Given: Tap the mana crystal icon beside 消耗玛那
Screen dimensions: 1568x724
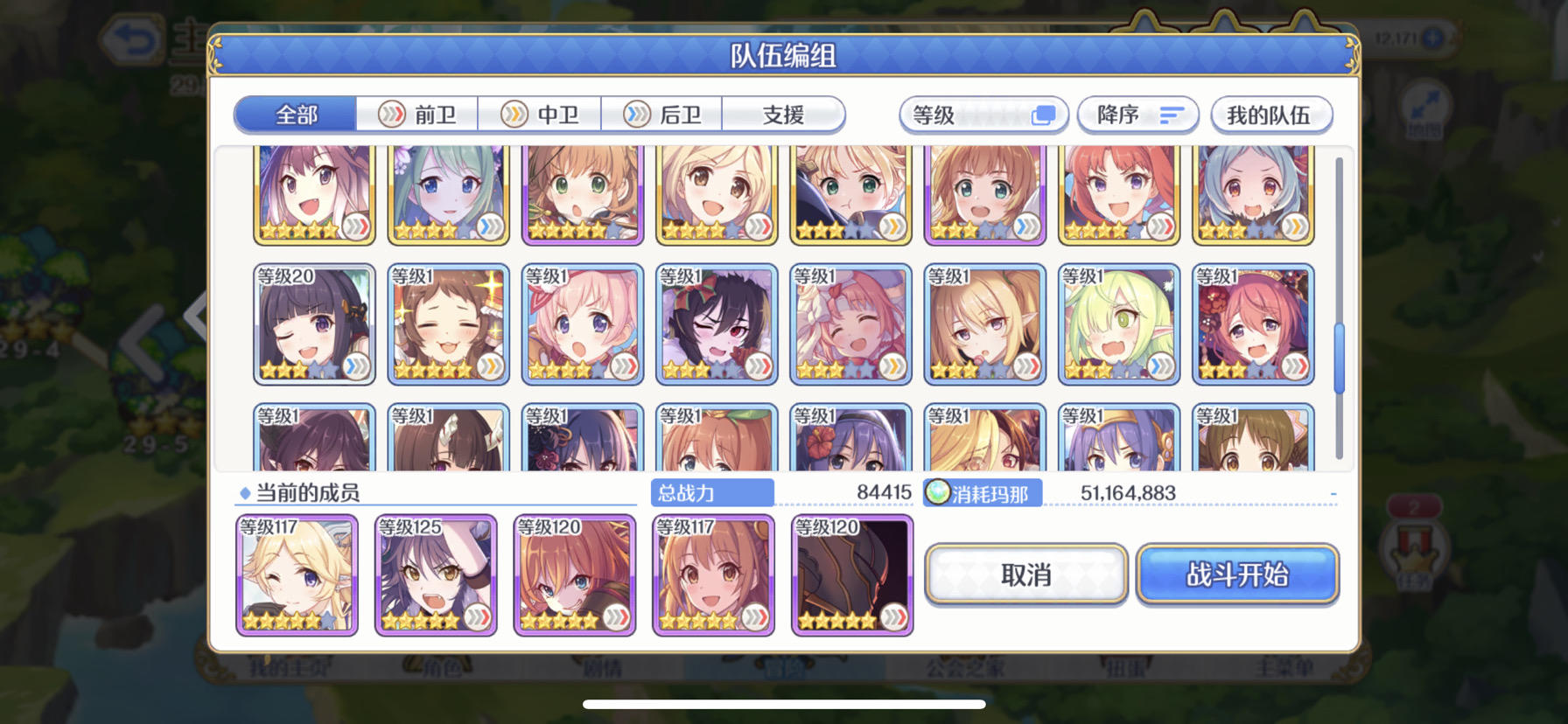Looking at the screenshot, I should (x=938, y=492).
